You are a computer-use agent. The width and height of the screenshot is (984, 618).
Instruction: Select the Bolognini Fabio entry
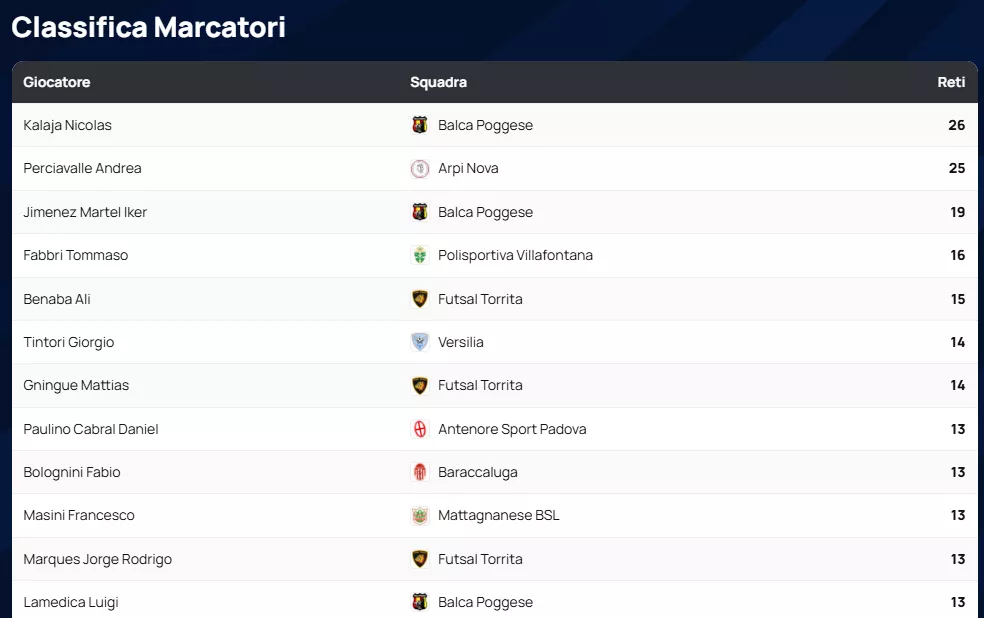pyautogui.click(x=72, y=472)
